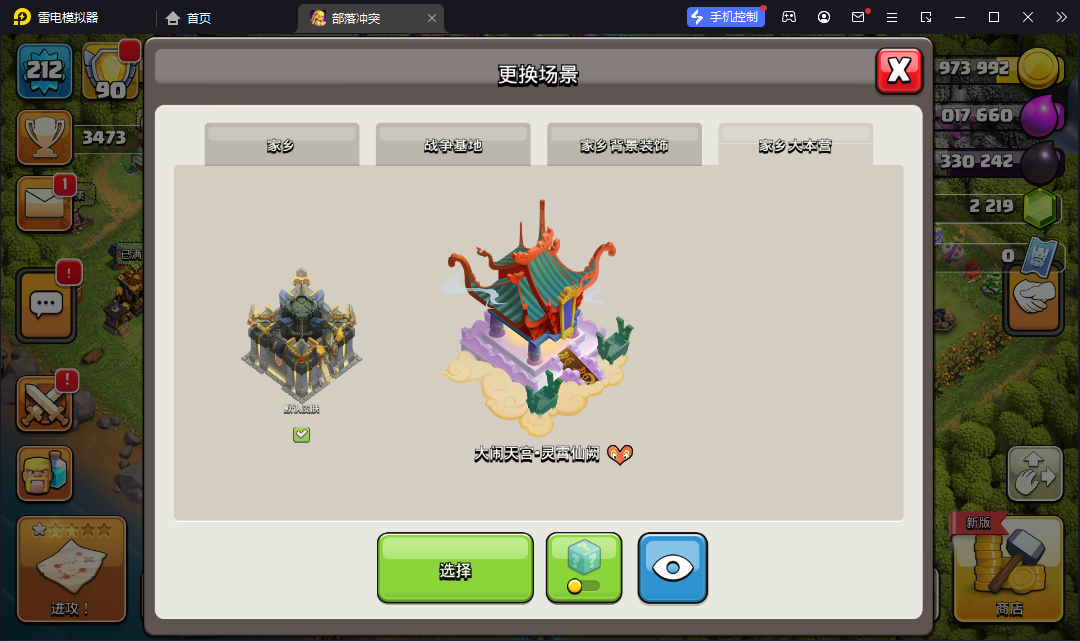Open the 战争基地 tab
The image size is (1080, 641).
tap(453, 145)
